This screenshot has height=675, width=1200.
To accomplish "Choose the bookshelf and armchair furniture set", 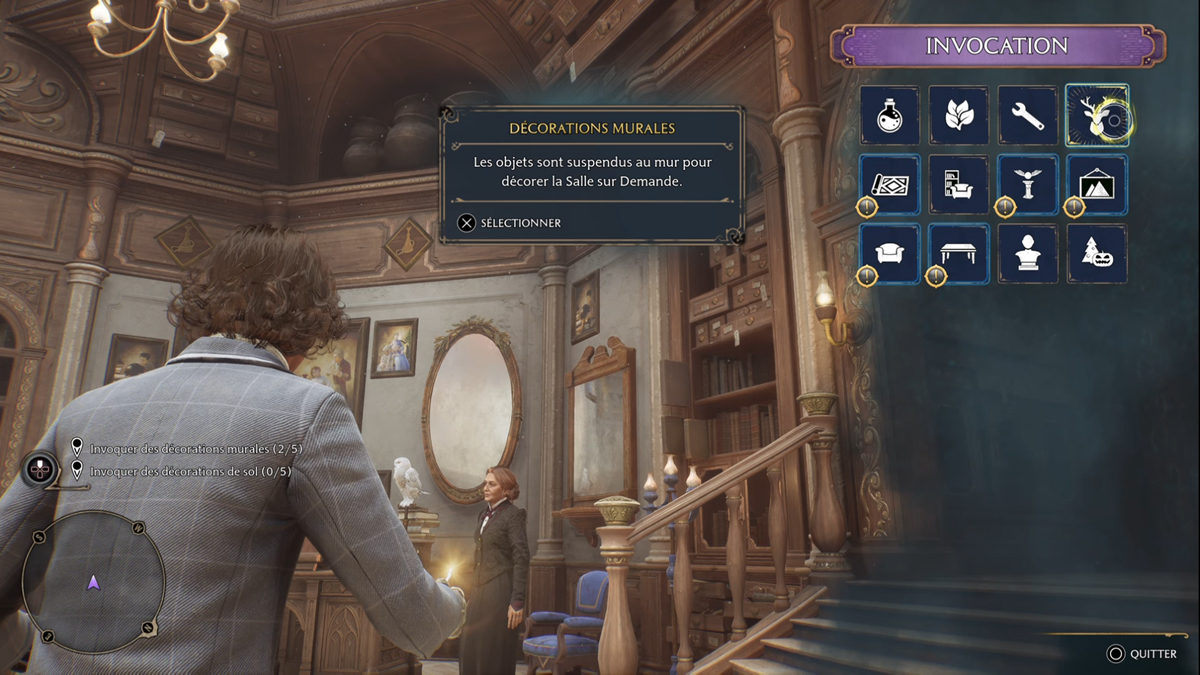I will [x=958, y=184].
